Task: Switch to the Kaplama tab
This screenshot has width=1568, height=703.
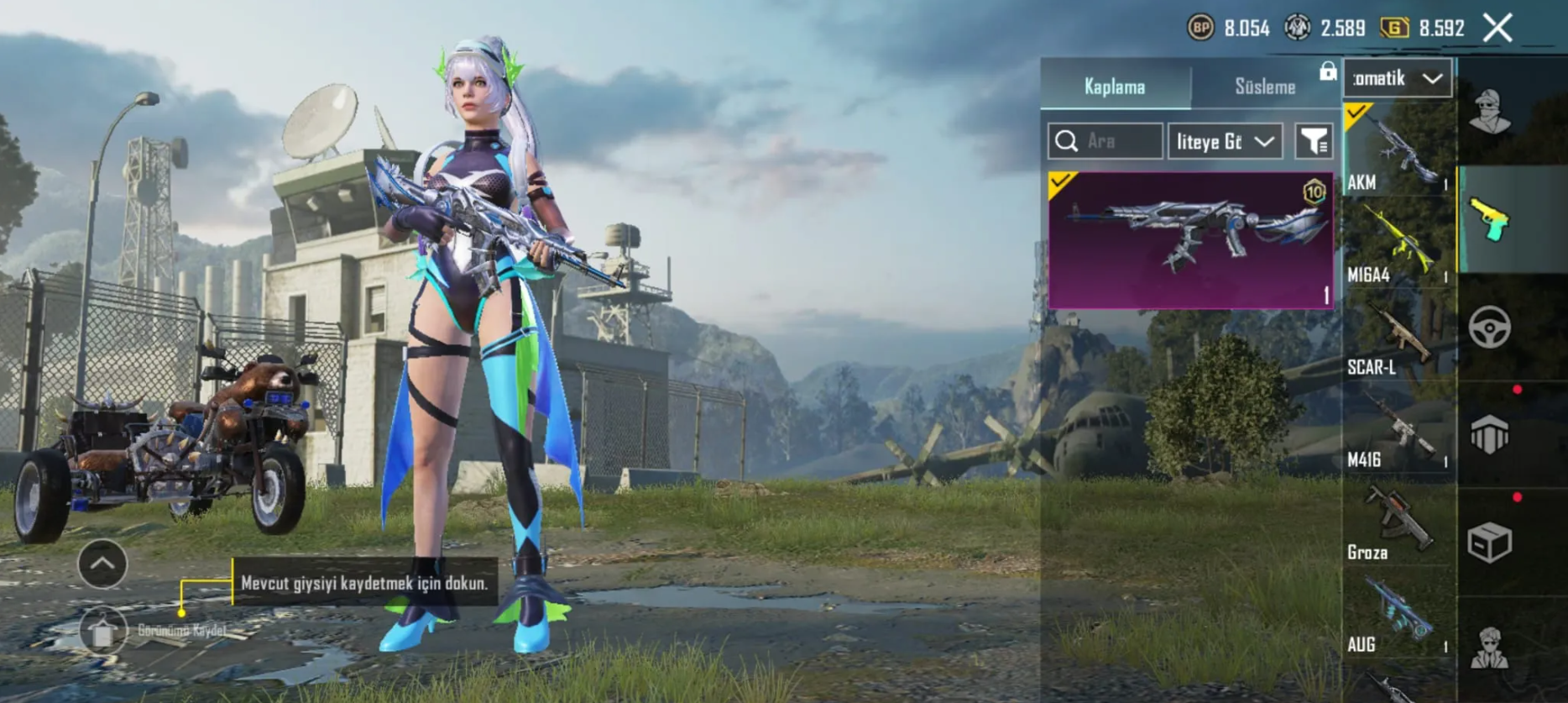Action: [1115, 87]
